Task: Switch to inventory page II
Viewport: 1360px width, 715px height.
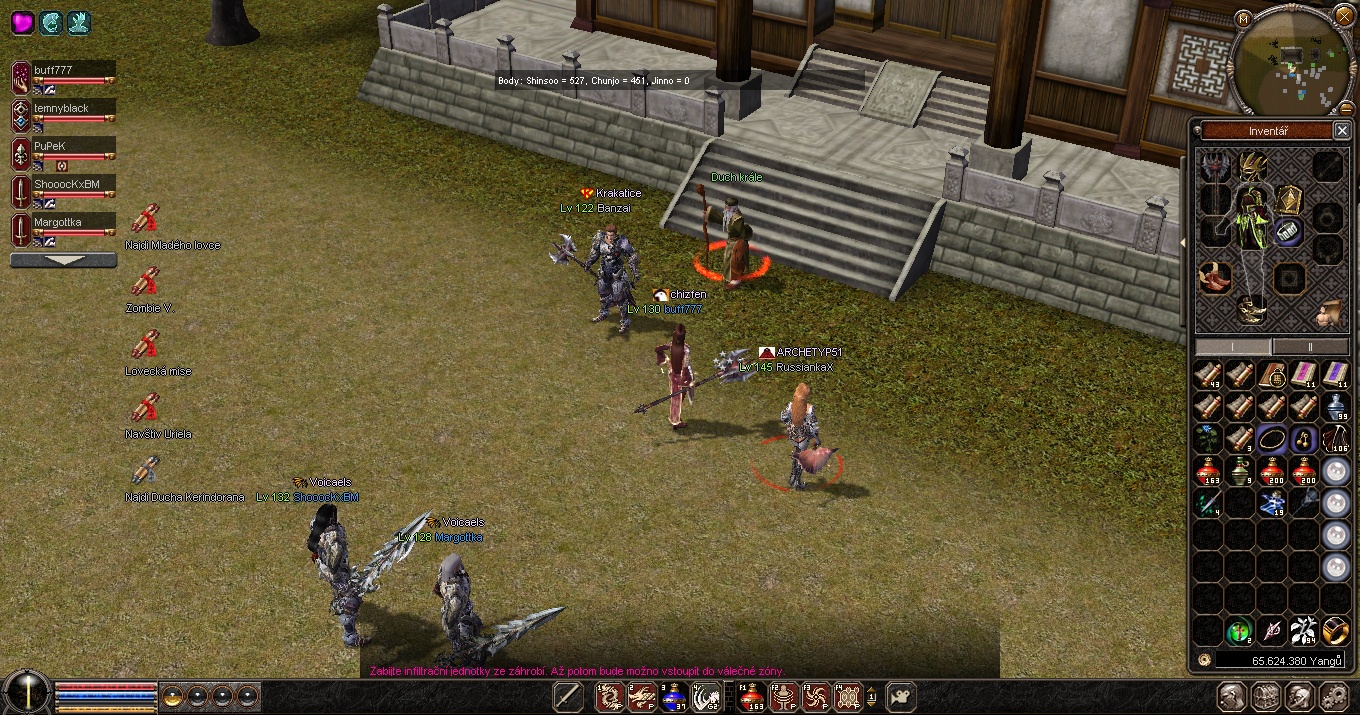Action: point(1310,347)
